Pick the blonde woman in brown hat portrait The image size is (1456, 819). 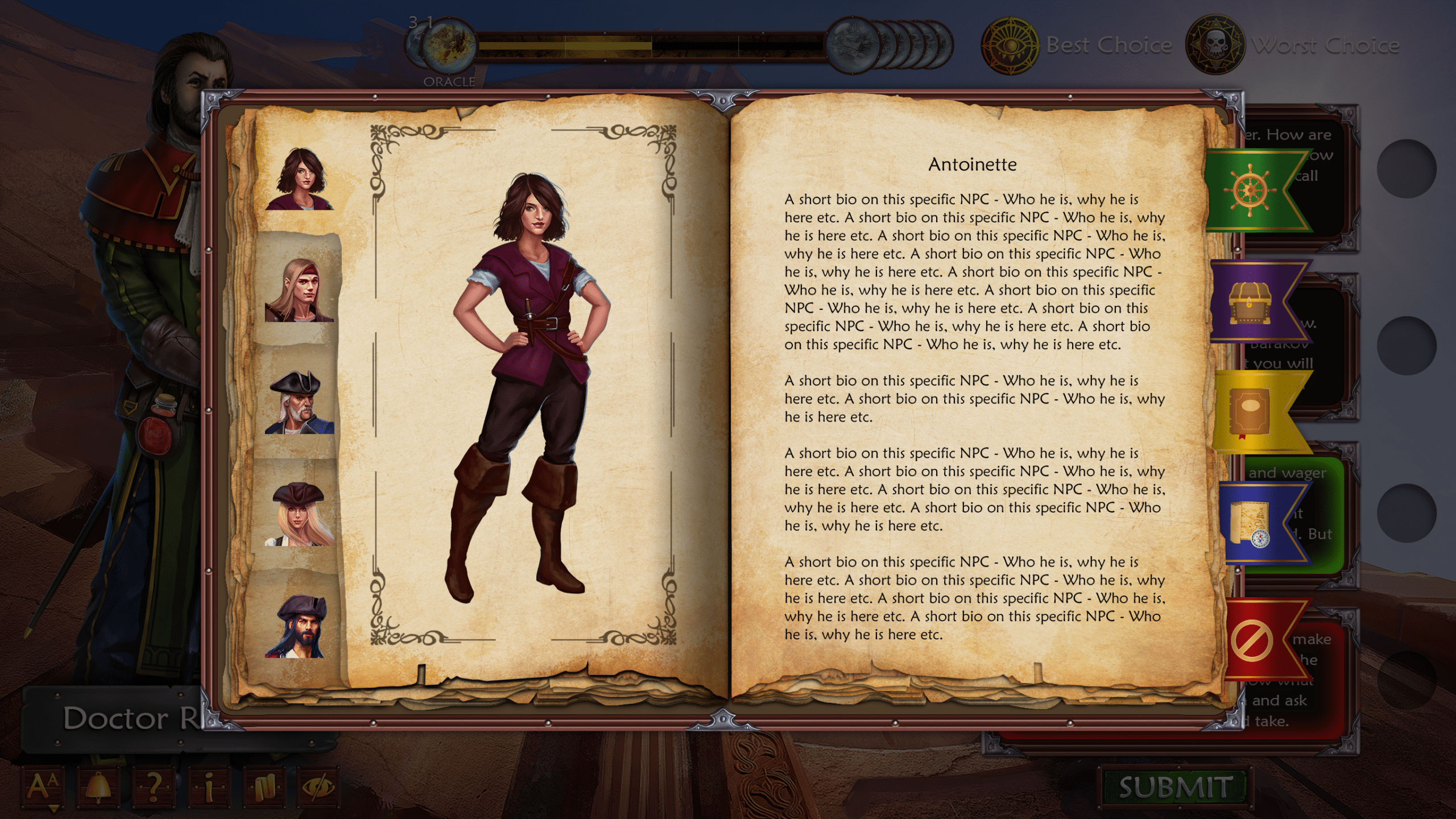300,514
